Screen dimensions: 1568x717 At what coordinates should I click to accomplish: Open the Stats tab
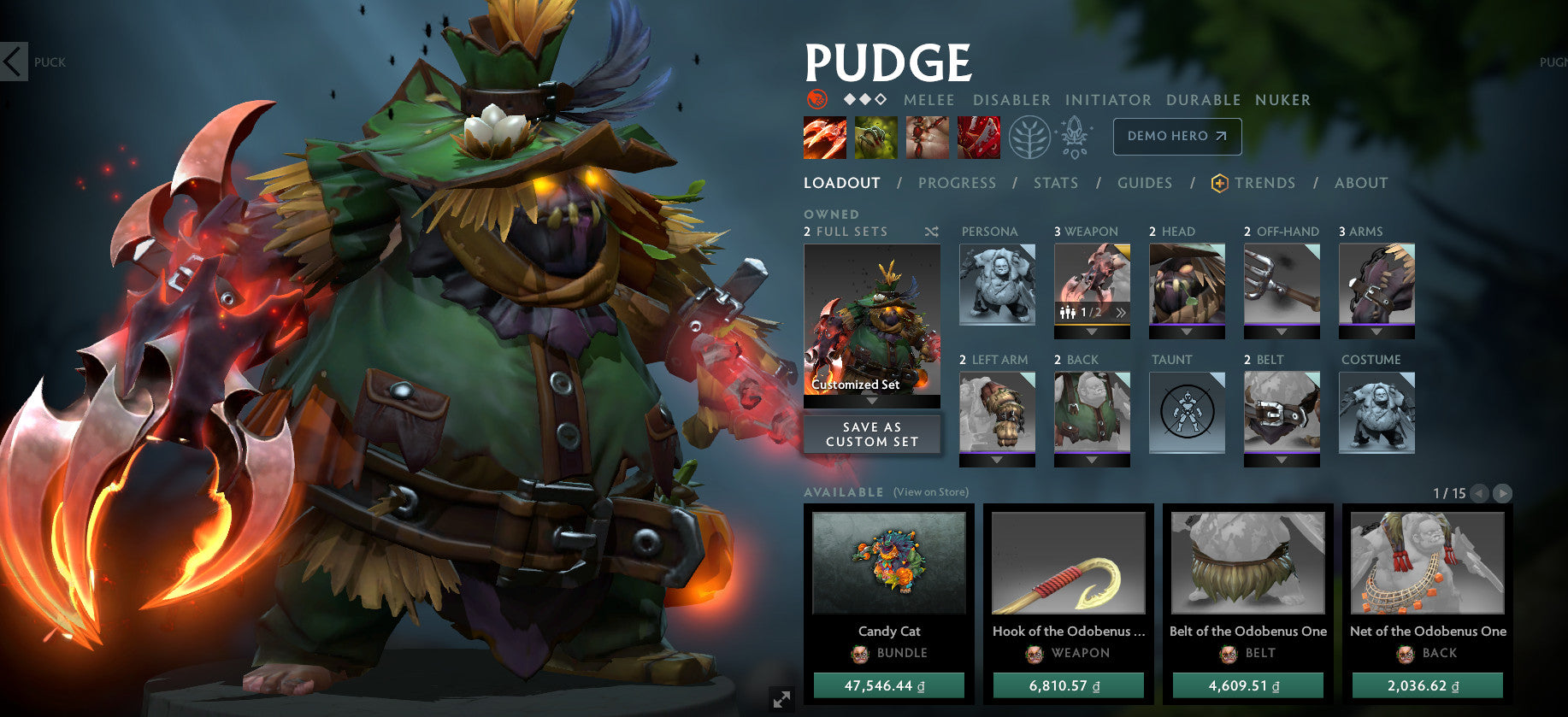tap(1055, 182)
